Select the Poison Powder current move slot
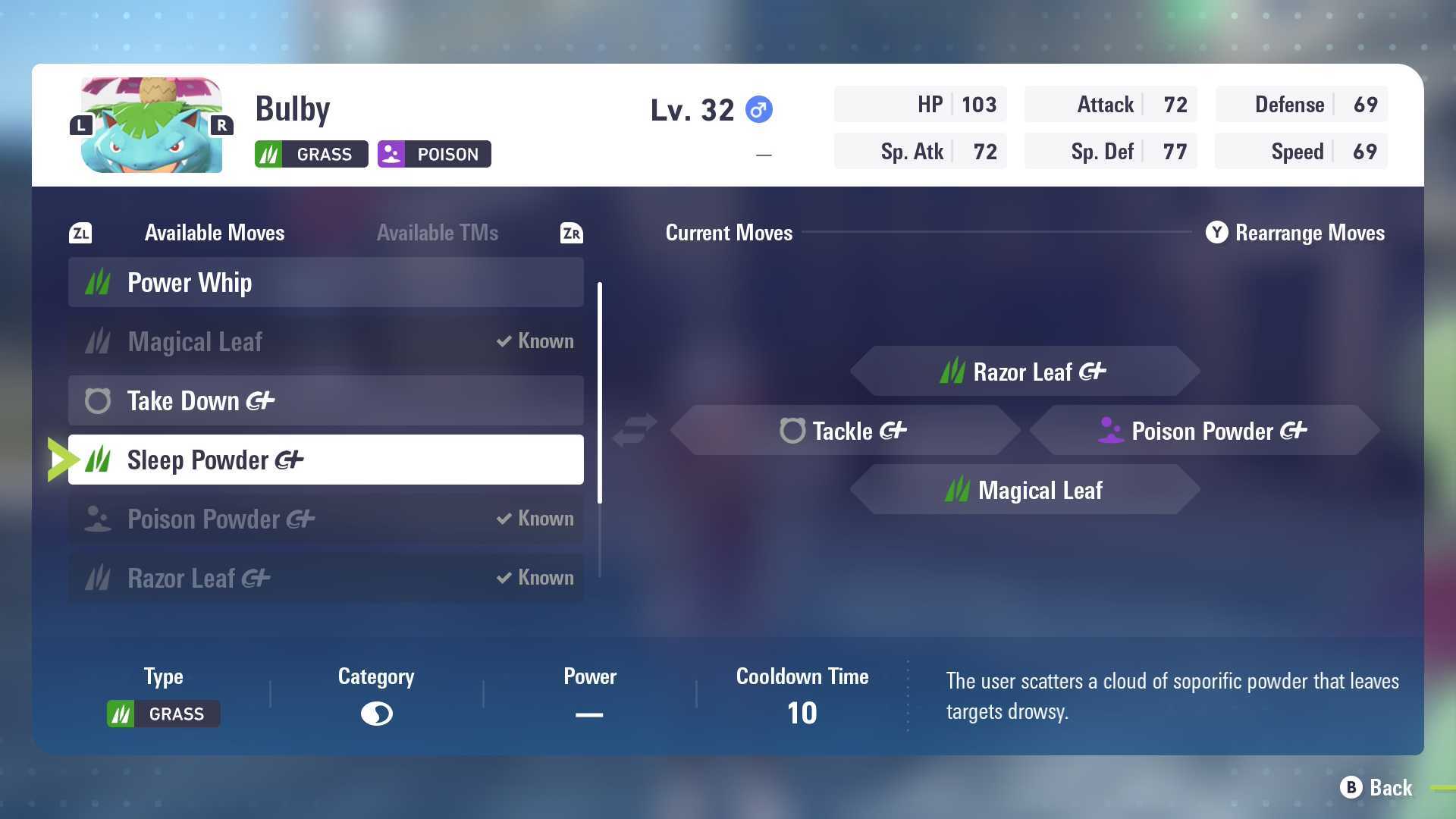This screenshot has height=819, width=1456. pos(1203,431)
